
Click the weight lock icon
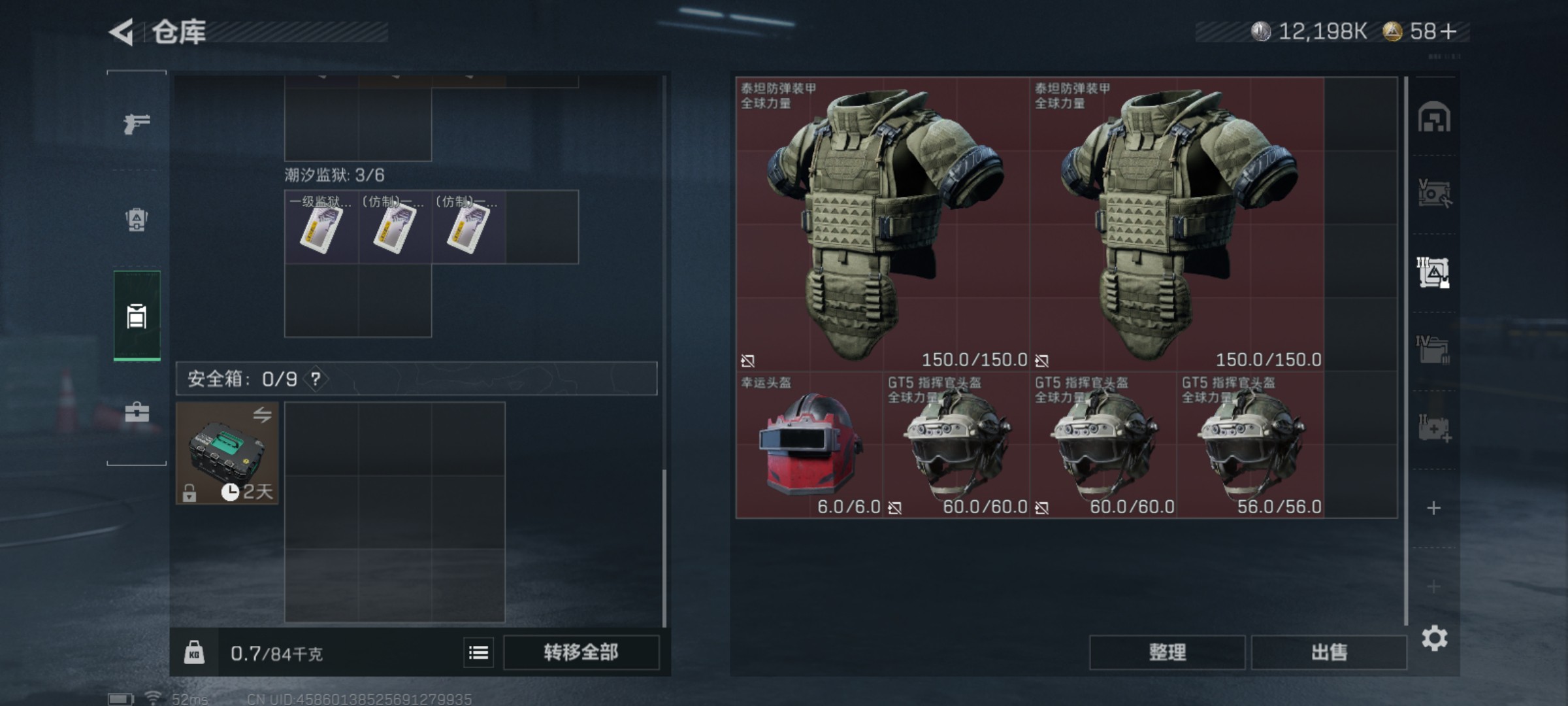click(x=193, y=652)
